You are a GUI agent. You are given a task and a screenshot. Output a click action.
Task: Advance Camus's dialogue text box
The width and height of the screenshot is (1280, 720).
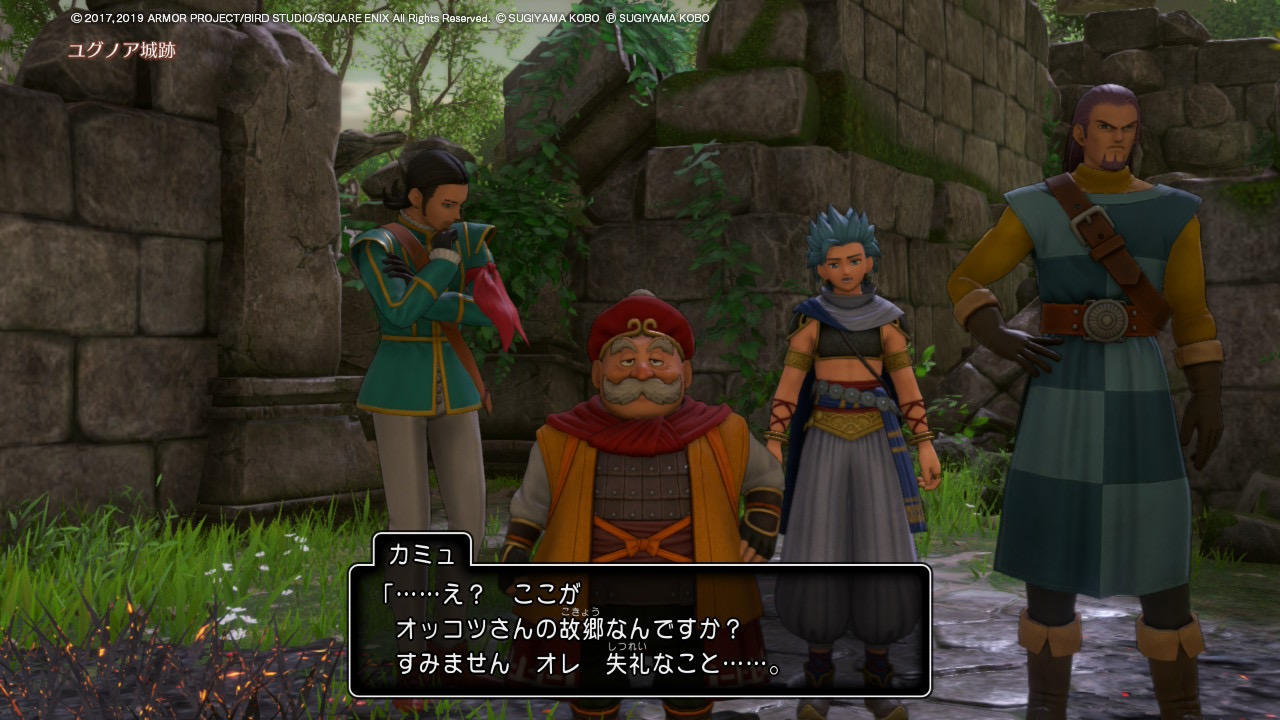click(640, 631)
